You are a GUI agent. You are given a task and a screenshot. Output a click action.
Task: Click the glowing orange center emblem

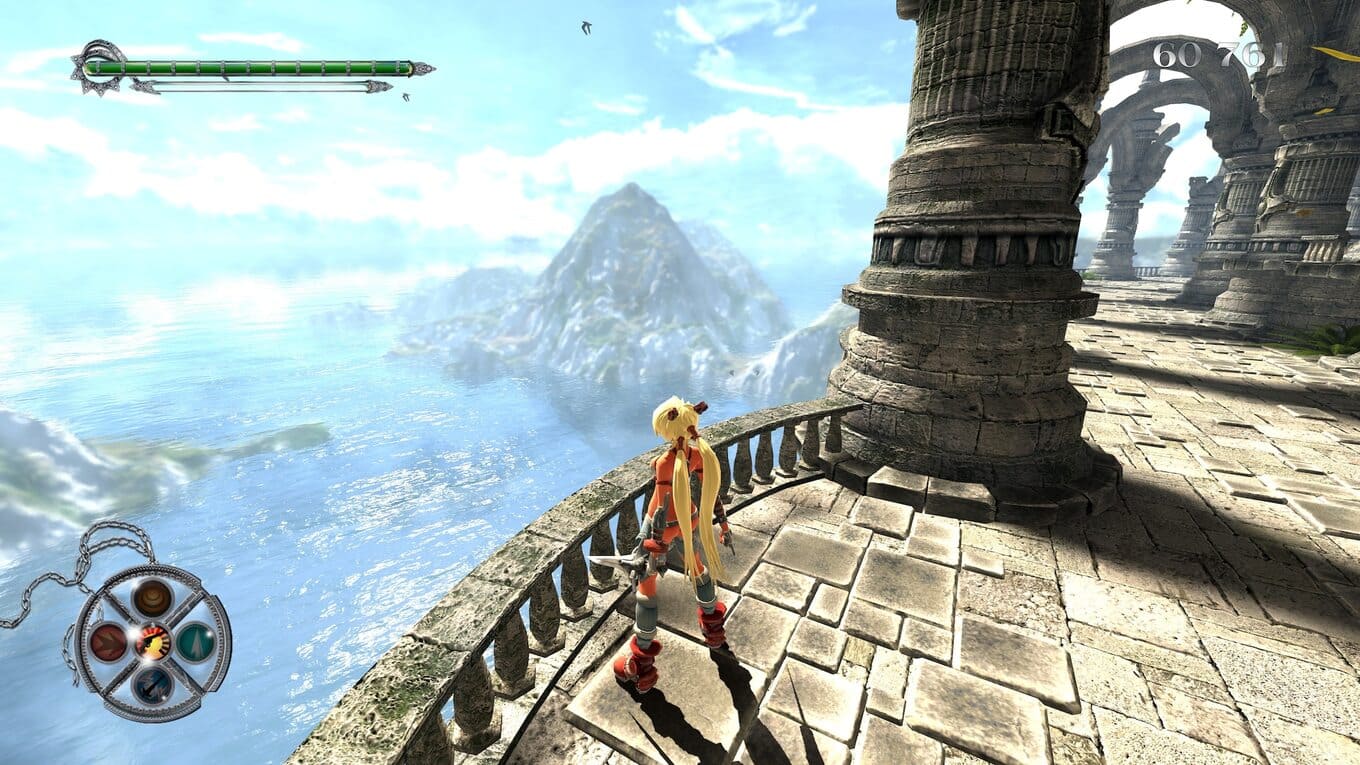tap(153, 641)
